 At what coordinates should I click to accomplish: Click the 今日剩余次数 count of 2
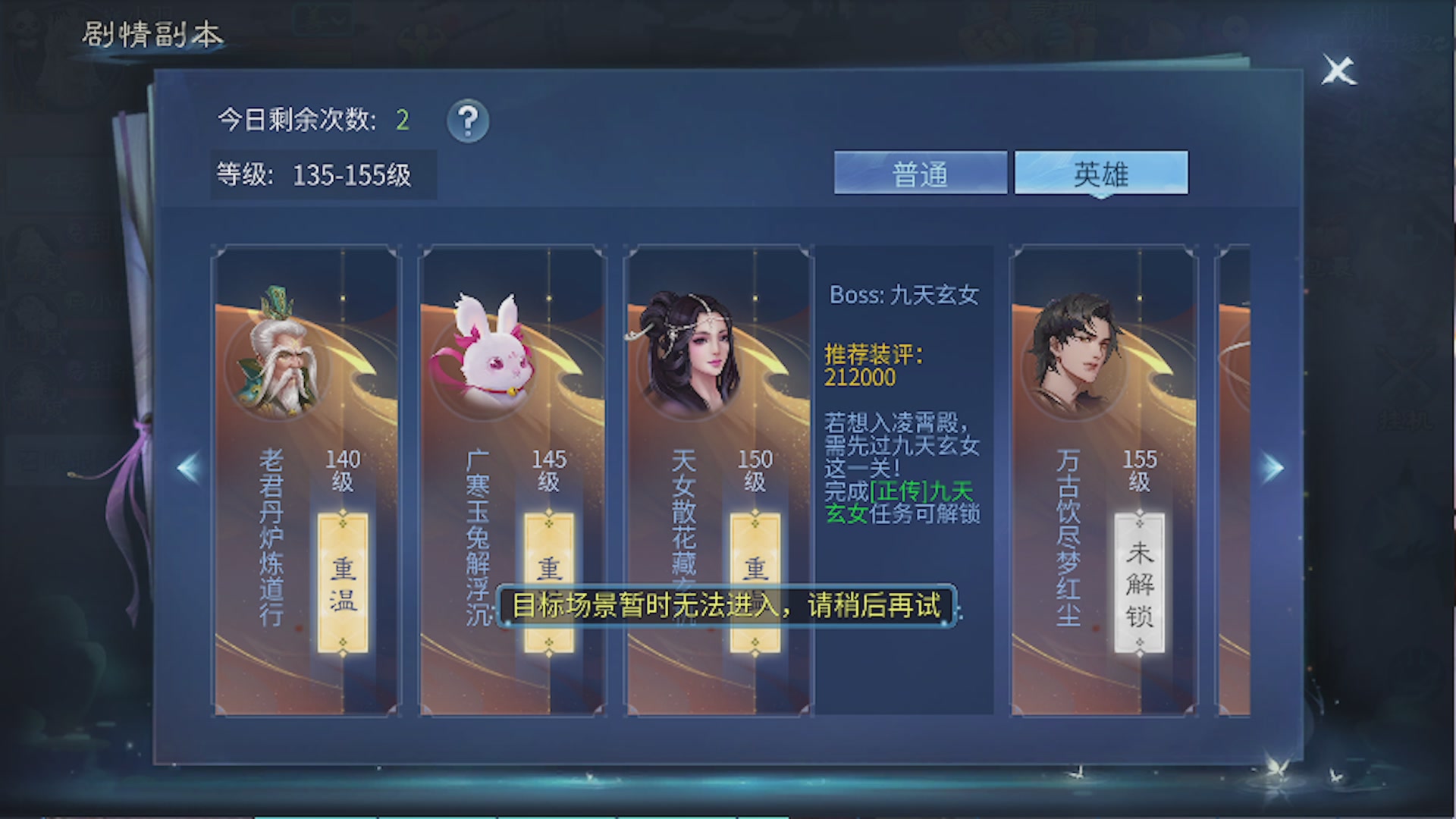(403, 118)
